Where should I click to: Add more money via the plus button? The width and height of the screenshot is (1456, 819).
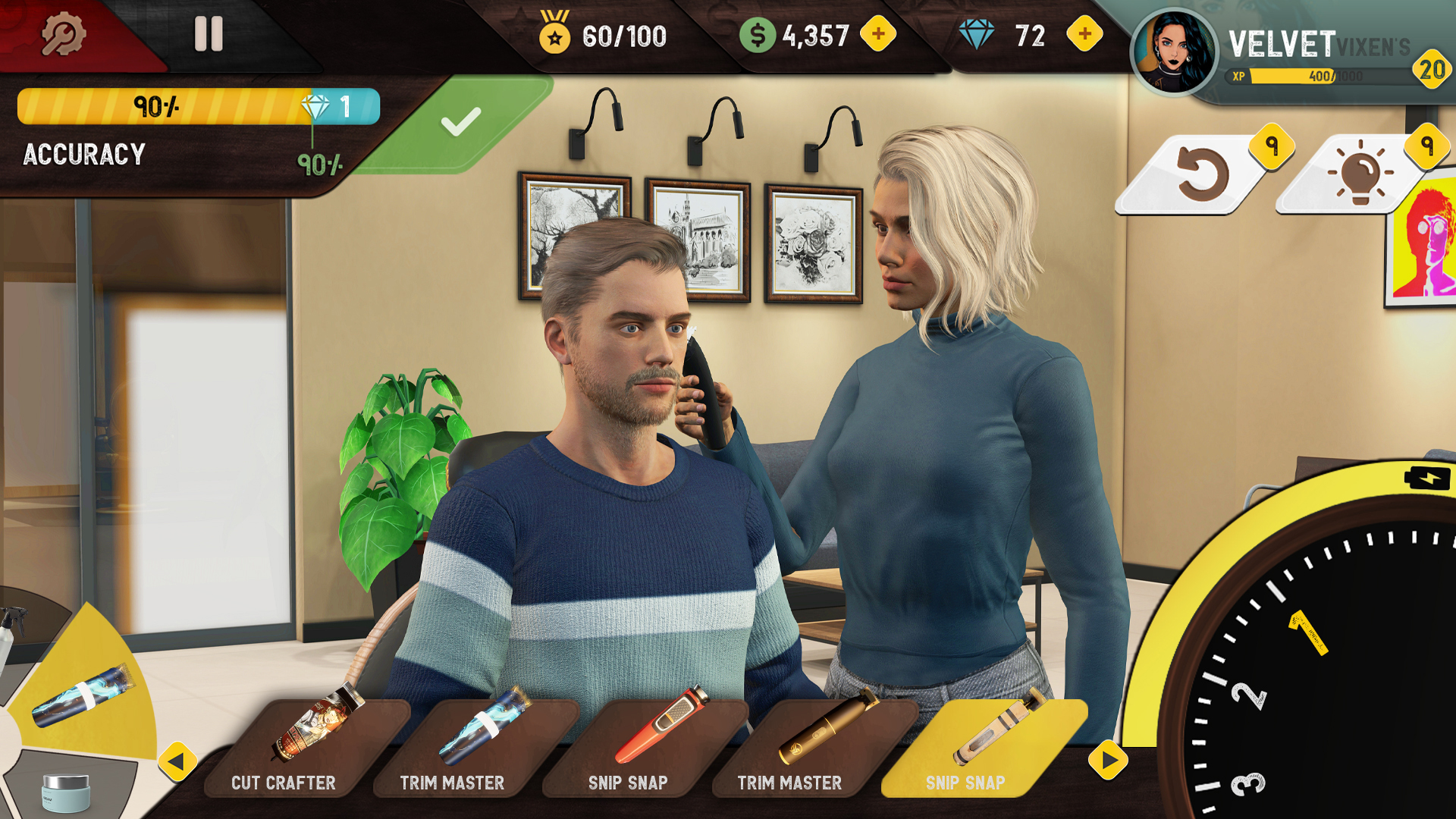click(880, 34)
